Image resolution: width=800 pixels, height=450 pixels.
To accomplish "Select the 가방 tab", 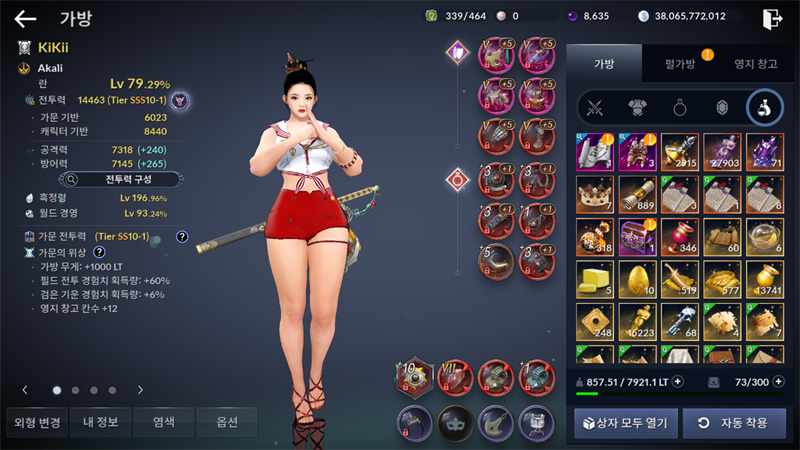I will (604, 64).
